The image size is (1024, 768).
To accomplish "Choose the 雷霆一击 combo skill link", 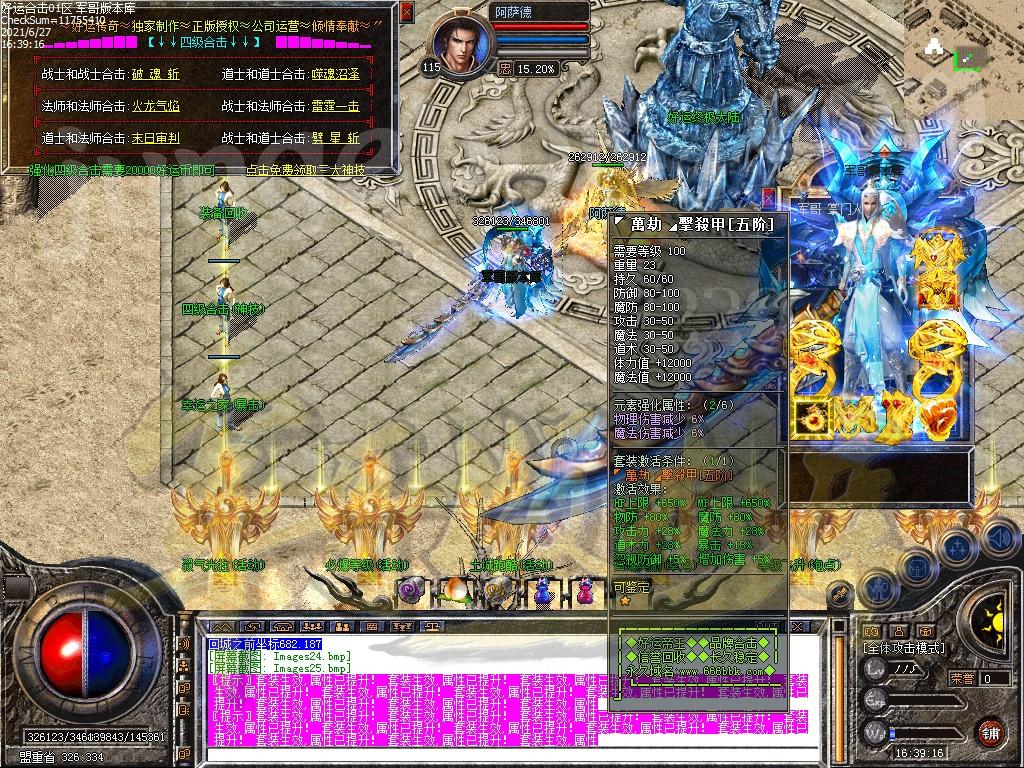I will [335, 106].
